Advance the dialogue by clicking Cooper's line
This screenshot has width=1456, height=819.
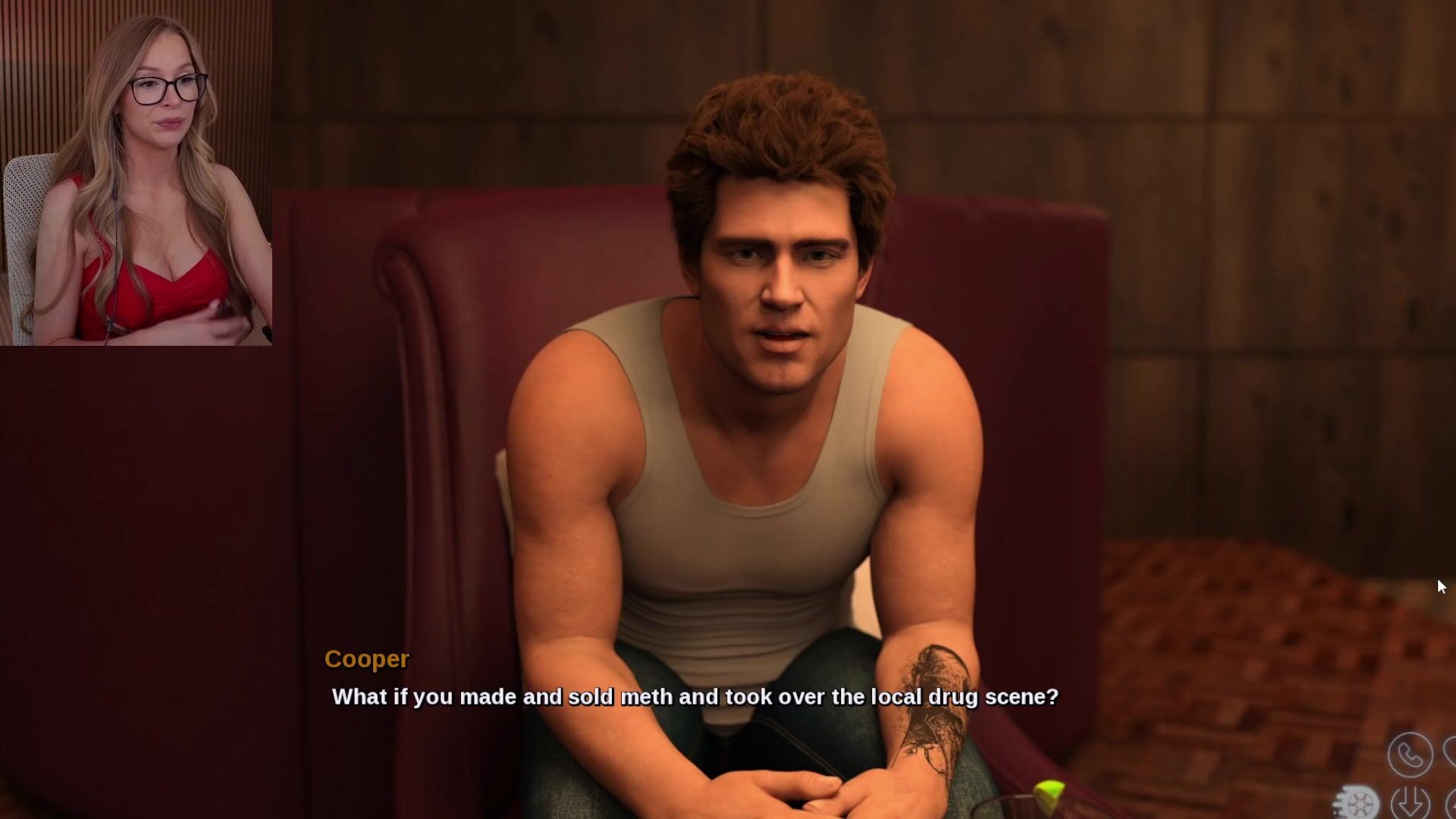tap(695, 697)
